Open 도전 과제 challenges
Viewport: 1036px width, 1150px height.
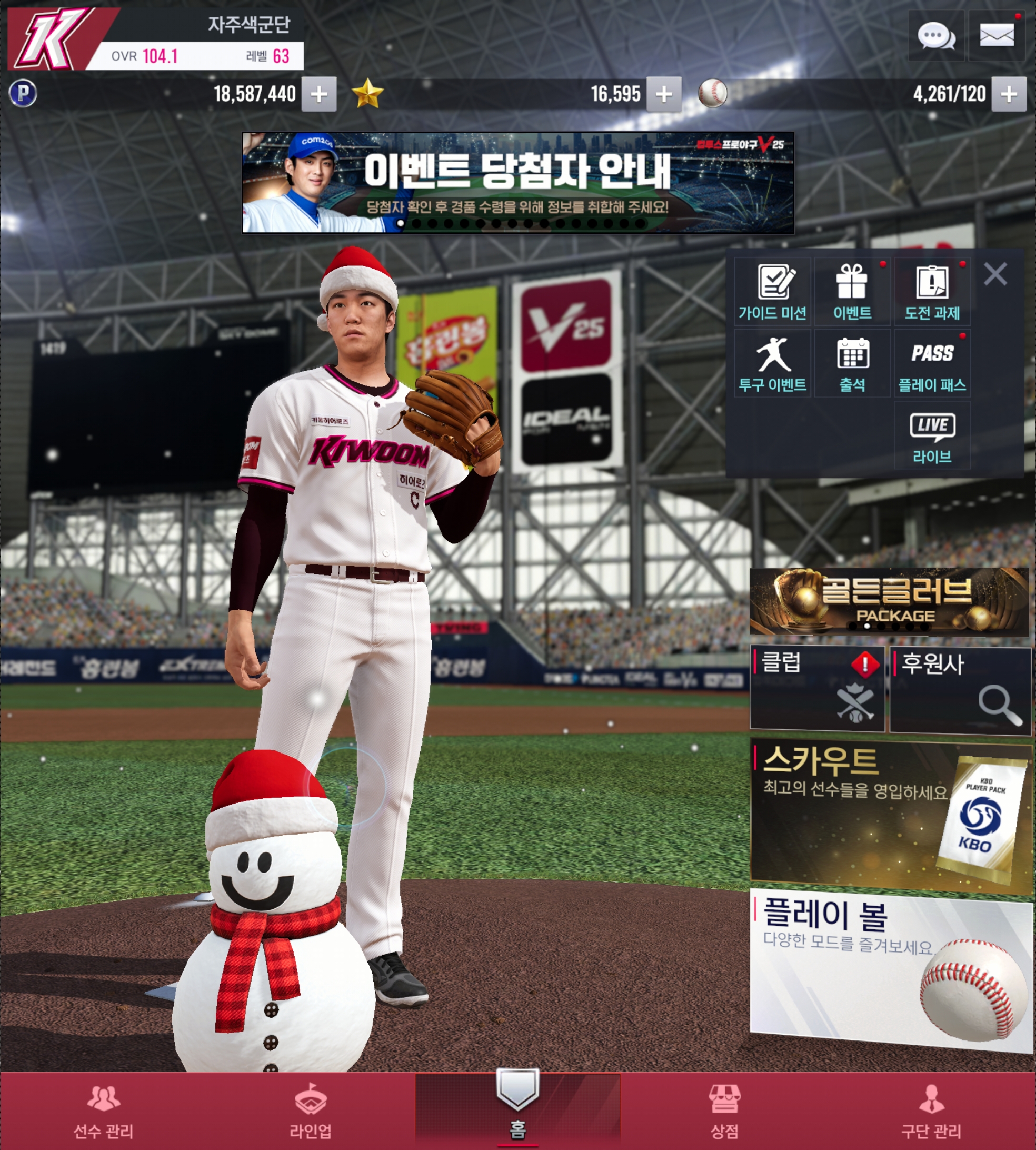(932, 292)
